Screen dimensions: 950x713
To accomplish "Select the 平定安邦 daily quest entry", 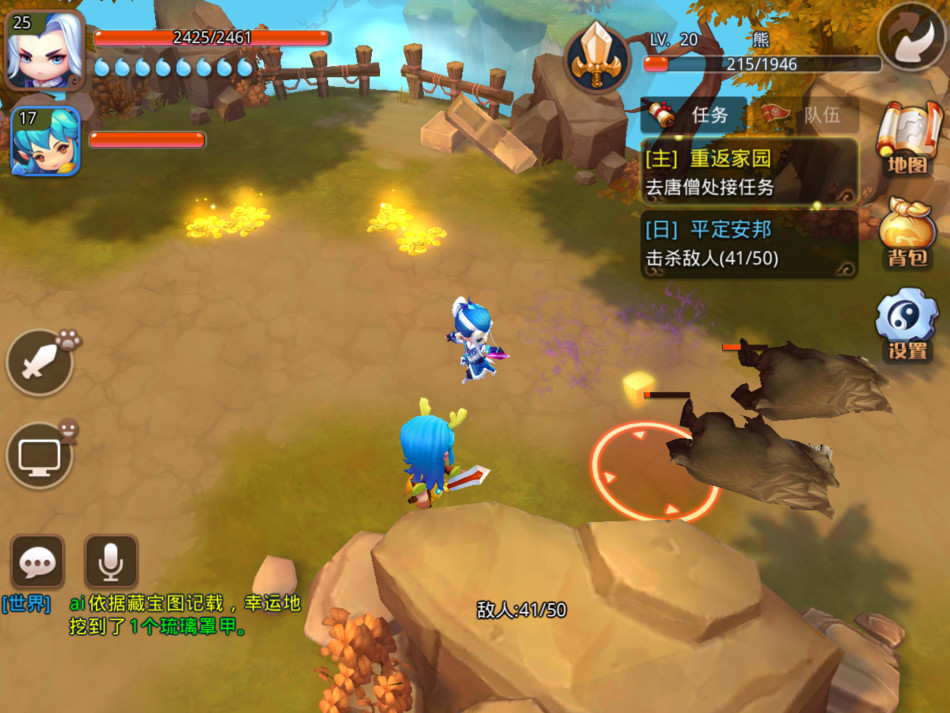I will tap(749, 244).
